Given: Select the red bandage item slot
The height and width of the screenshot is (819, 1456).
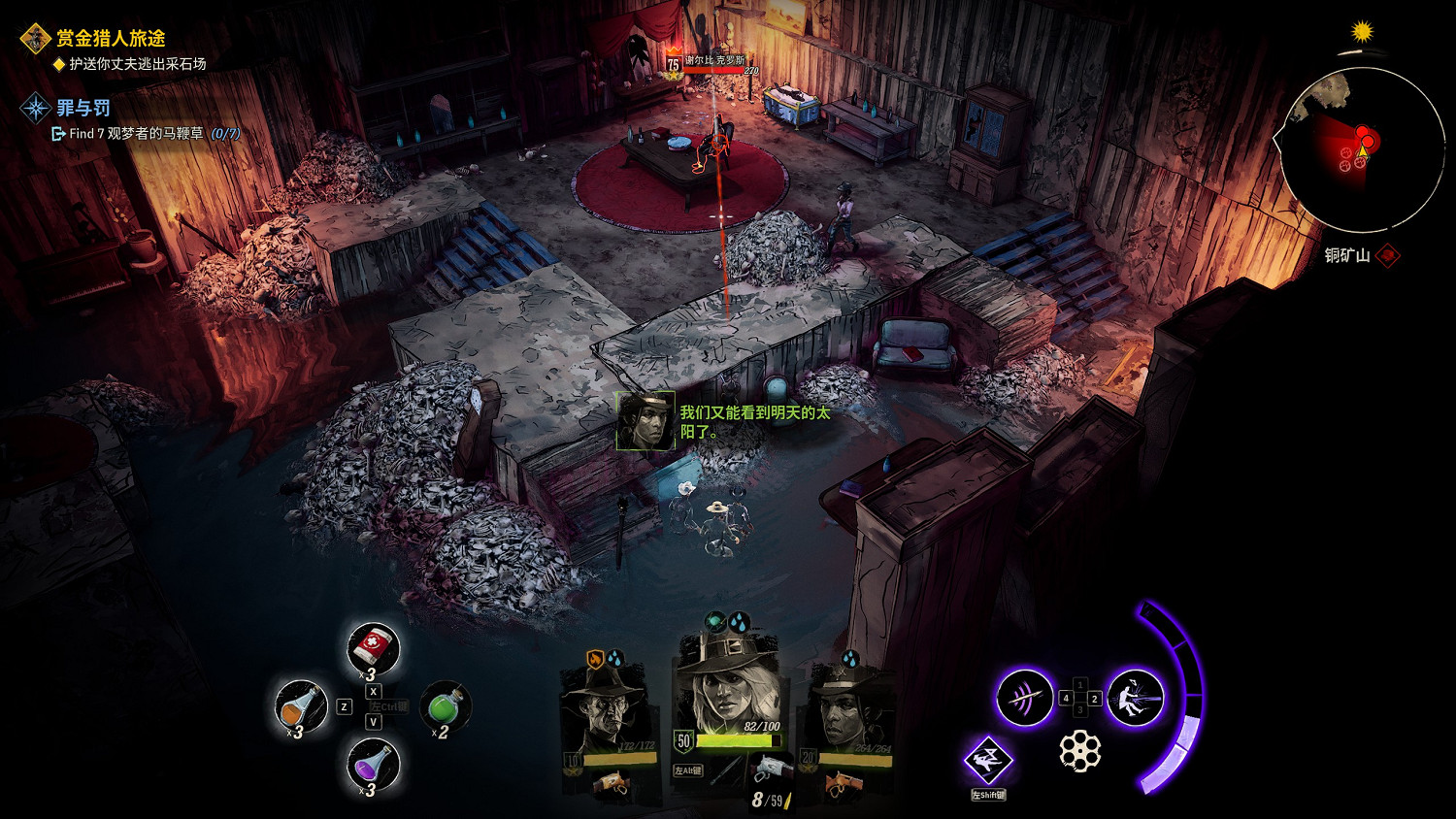Looking at the screenshot, I should pos(374,647).
